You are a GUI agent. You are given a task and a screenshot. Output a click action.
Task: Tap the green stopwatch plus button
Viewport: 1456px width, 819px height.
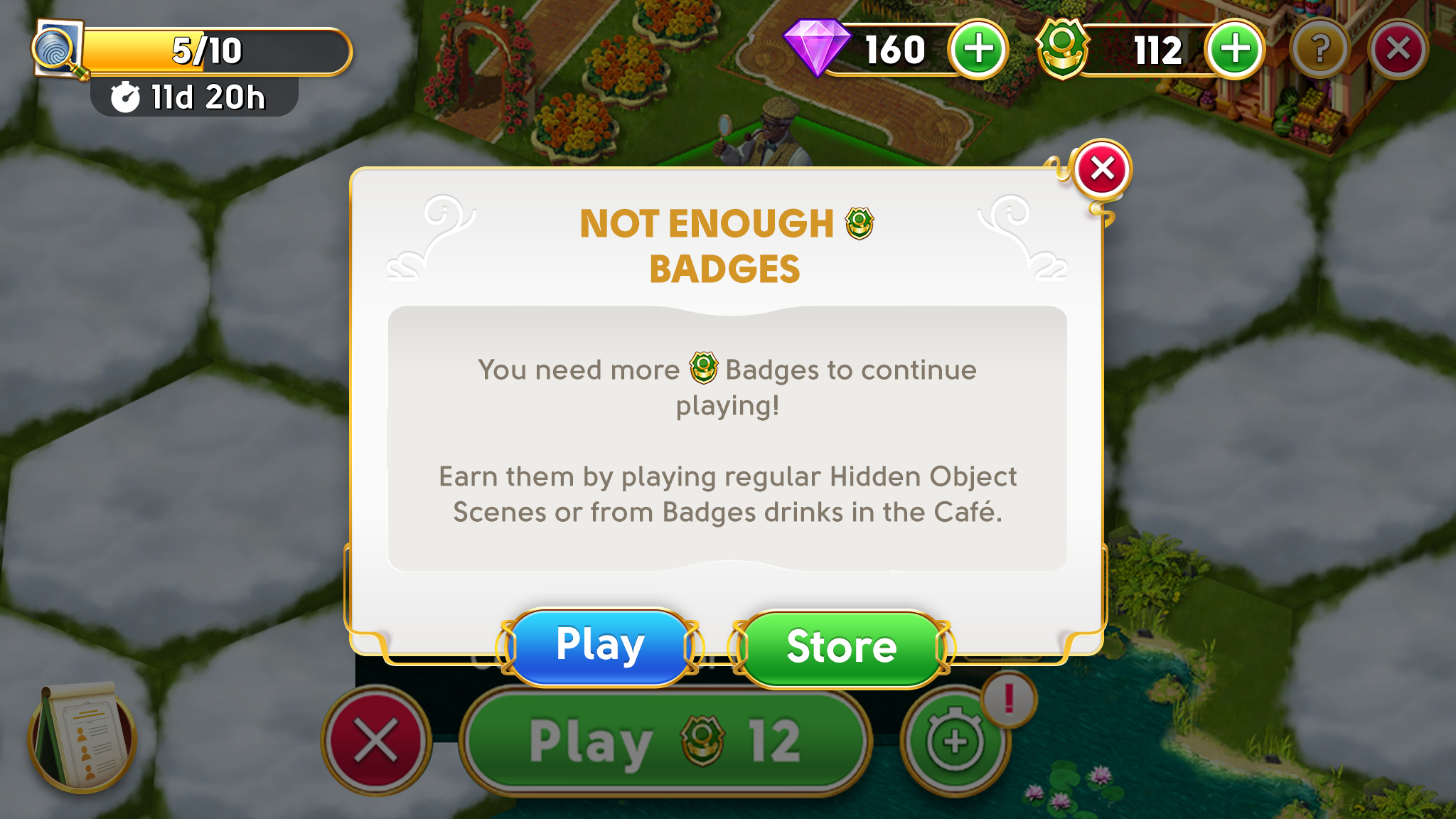point(955,742)
